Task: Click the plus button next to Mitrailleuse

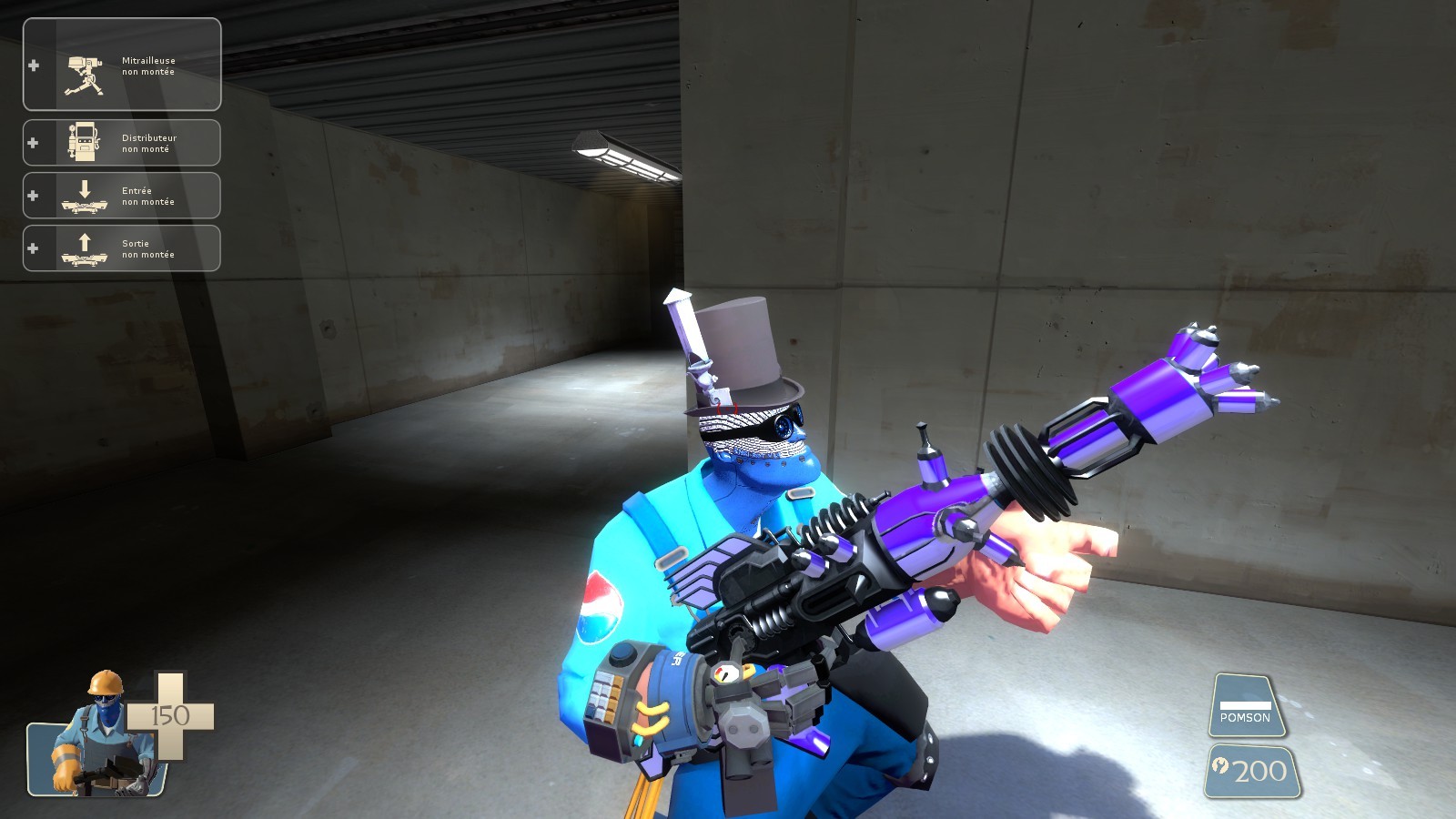Action: 34,64
